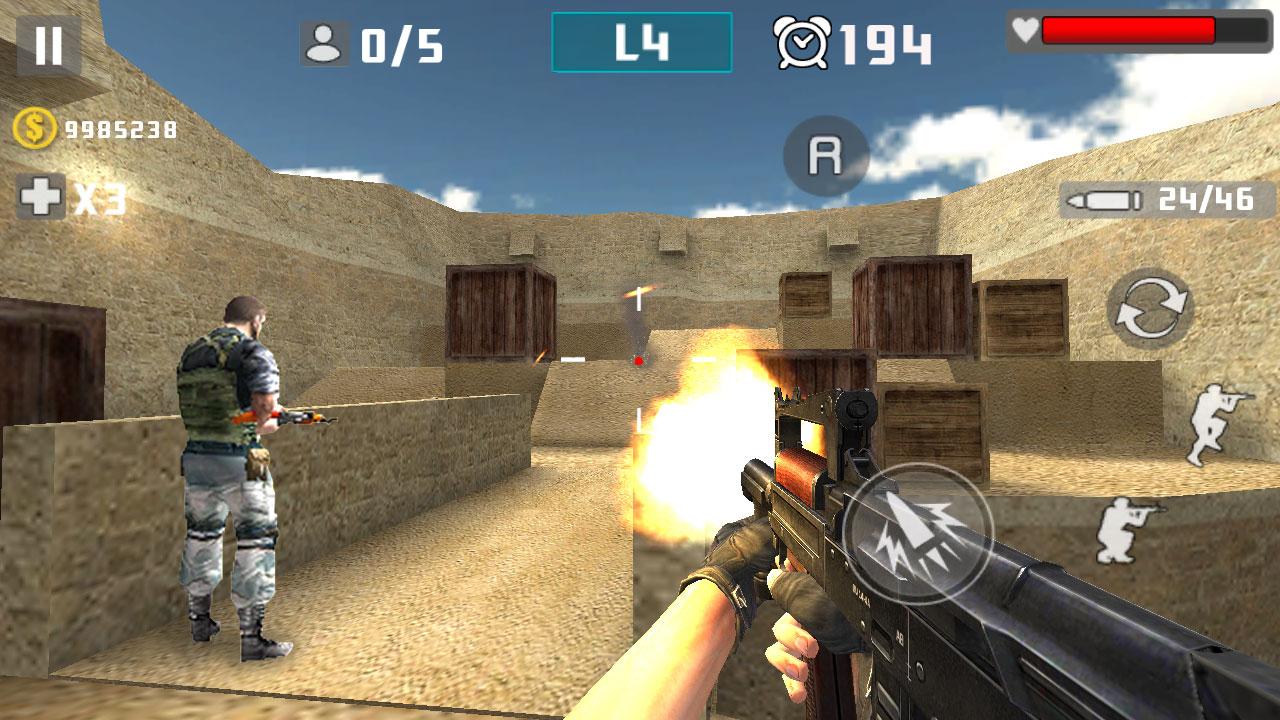Click the crosshair at screen center
Screen dimensions: 1280x720
point(637,360)
